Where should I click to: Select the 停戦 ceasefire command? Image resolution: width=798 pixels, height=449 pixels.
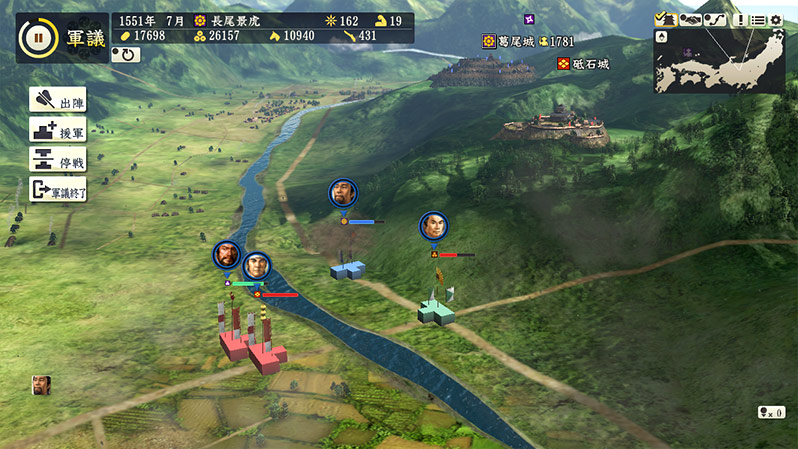pyautogui.click(x=58, y=160)
